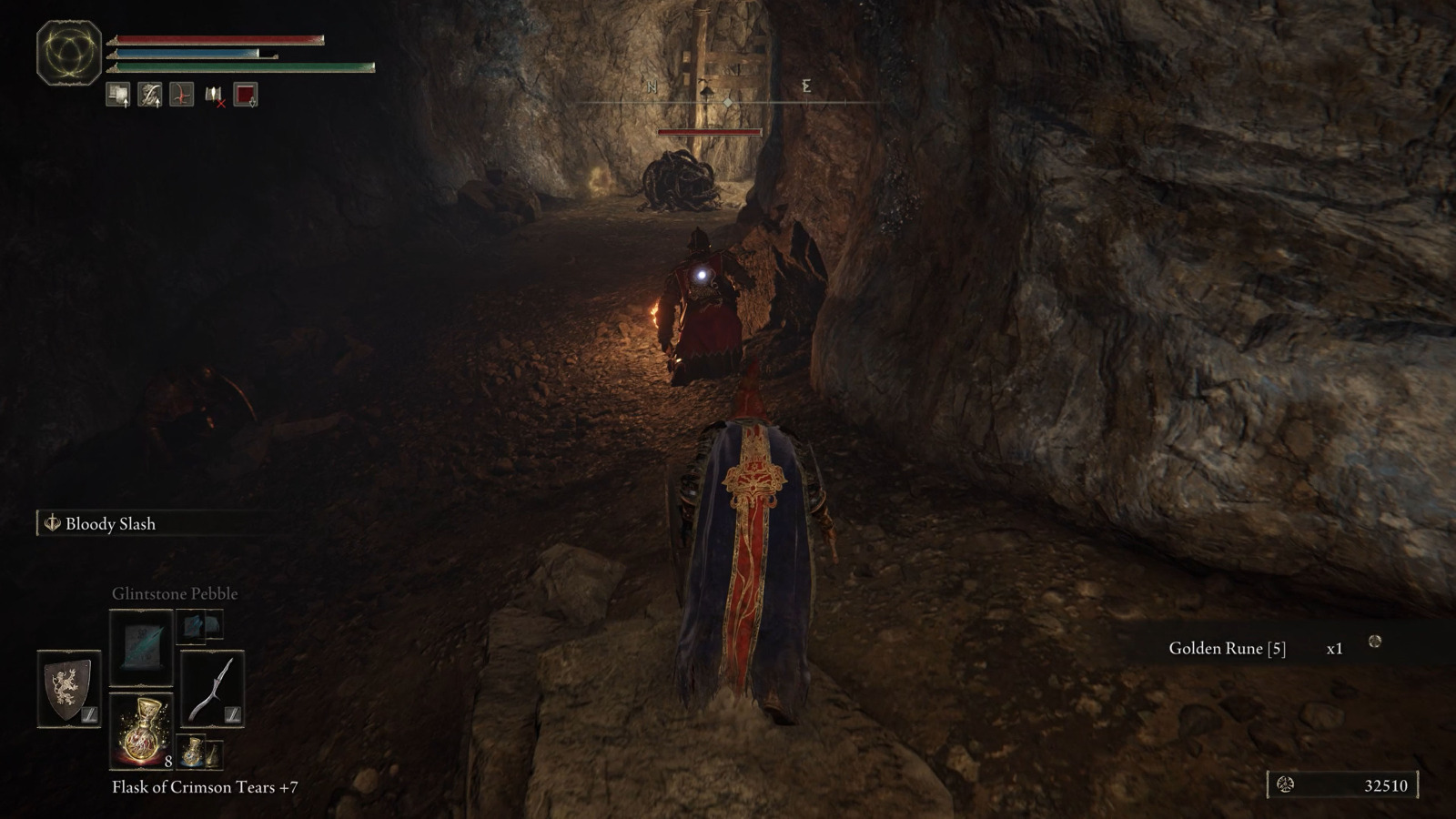Click the Flask of Cerulean Tears thumbnail
Viewport: 1456px width, 819px height.
click(193, 754)
